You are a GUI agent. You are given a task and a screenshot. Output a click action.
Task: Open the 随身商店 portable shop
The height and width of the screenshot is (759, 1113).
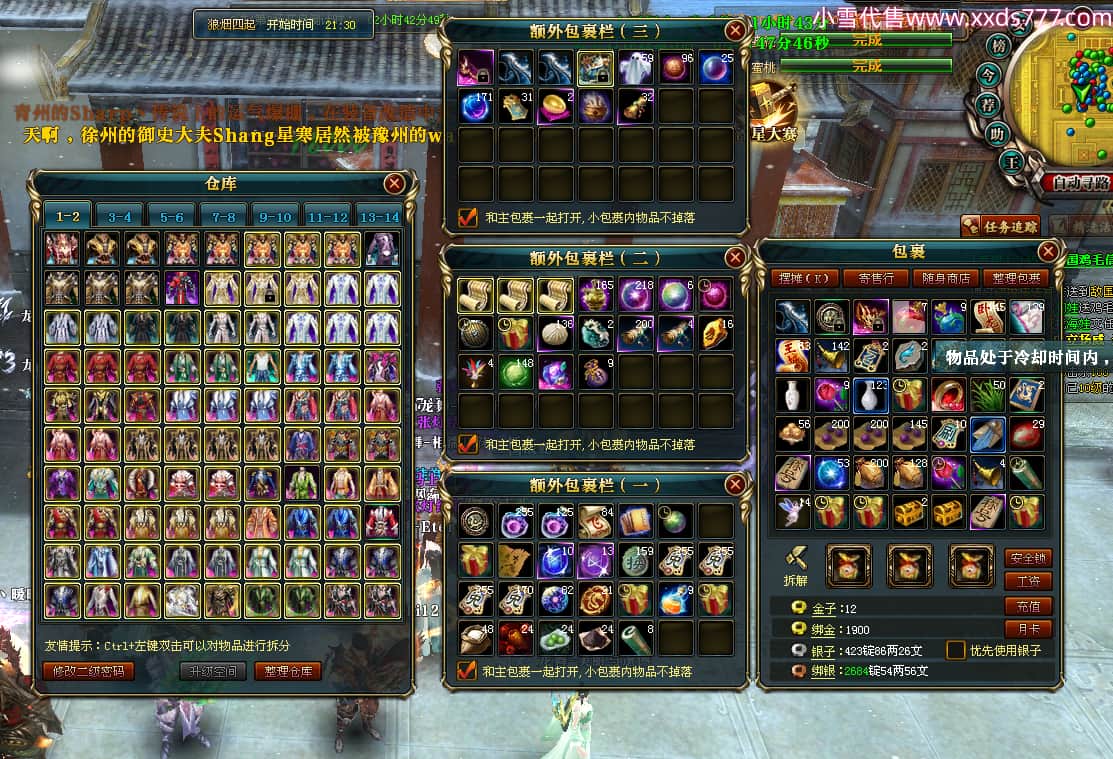tap(945, 277)
